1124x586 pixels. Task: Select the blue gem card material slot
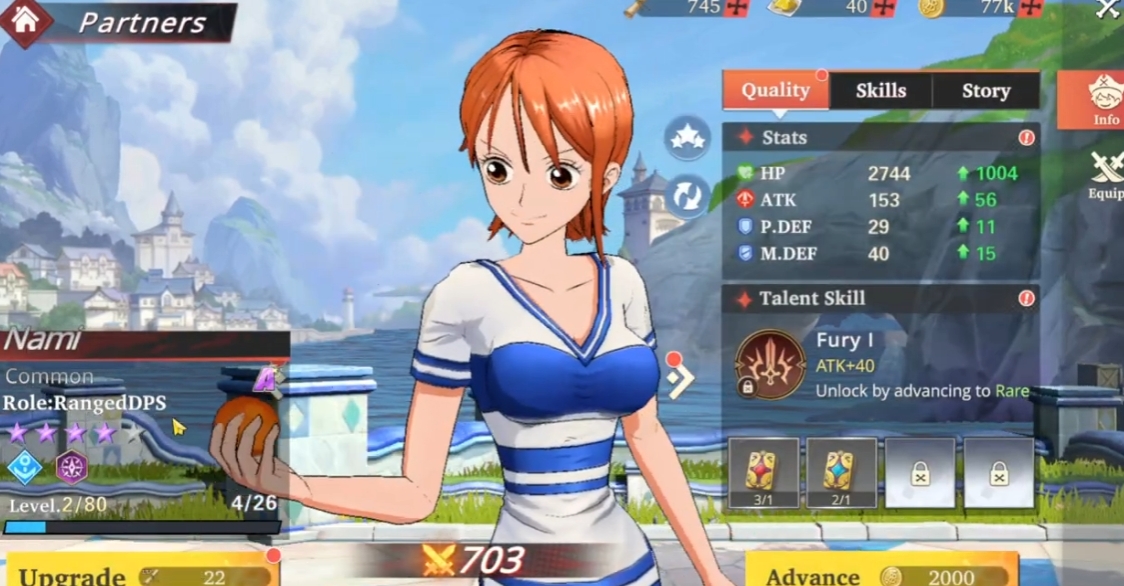click(841, 472)
